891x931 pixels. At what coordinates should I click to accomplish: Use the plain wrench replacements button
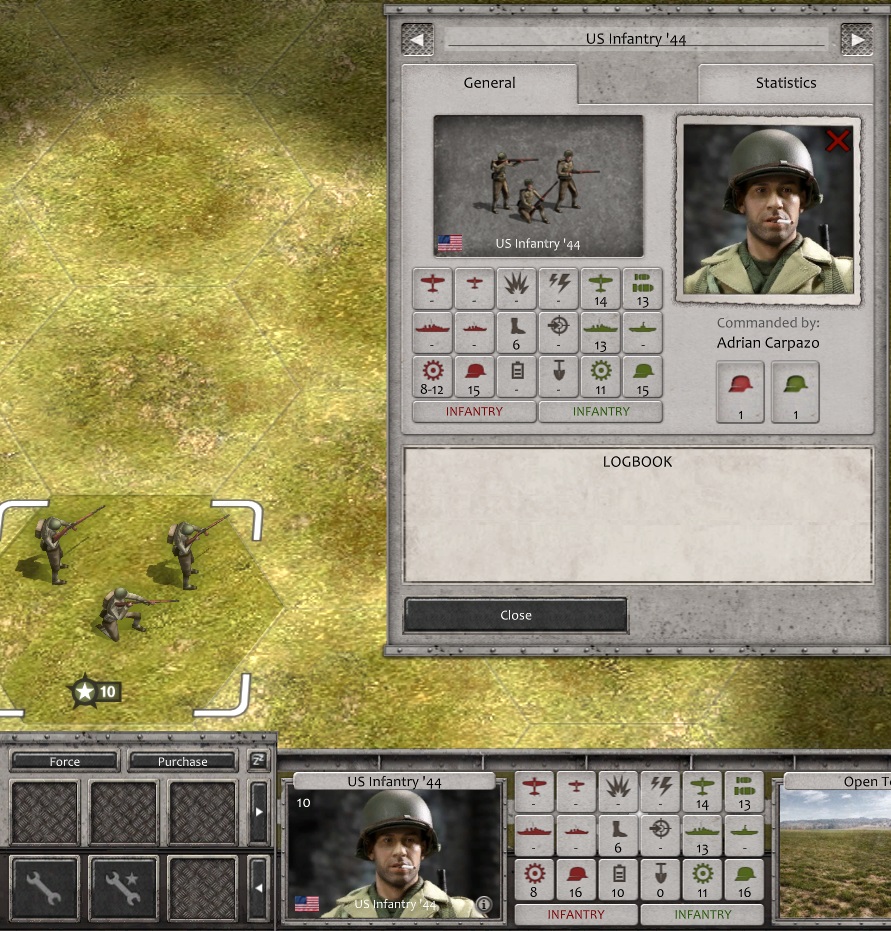coord(44,888)
